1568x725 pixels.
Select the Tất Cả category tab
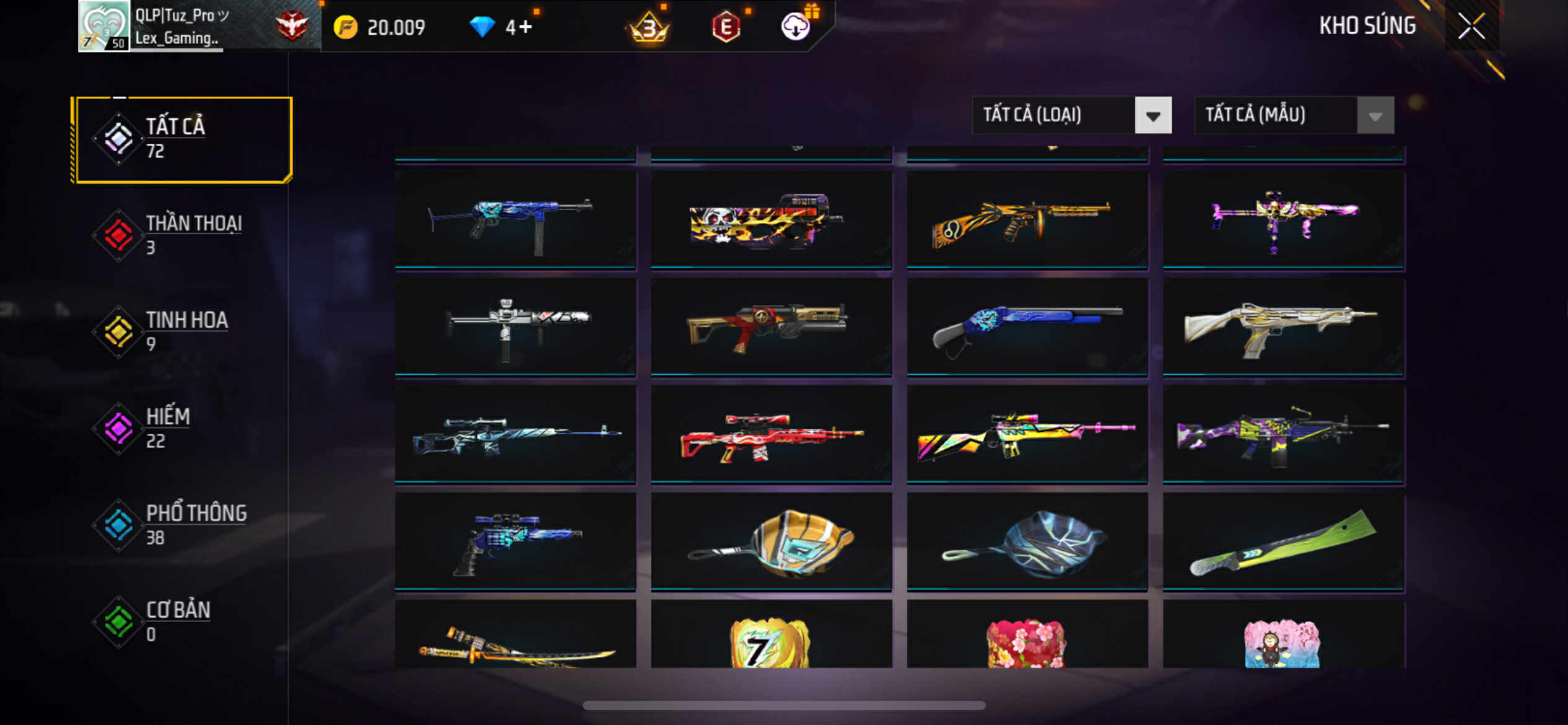point(181,139)
